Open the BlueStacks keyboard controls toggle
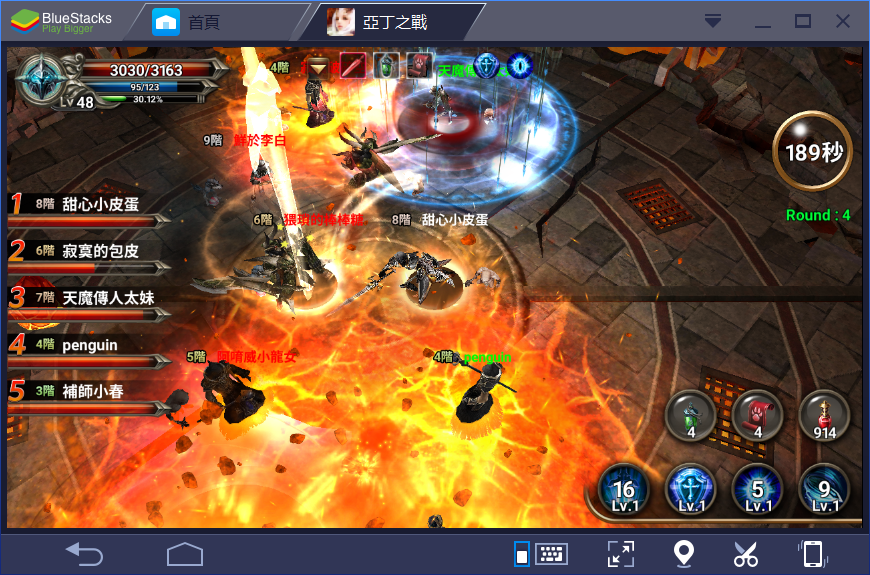The width and height of the screenshot is (870, 575). [x=542, y=553]
